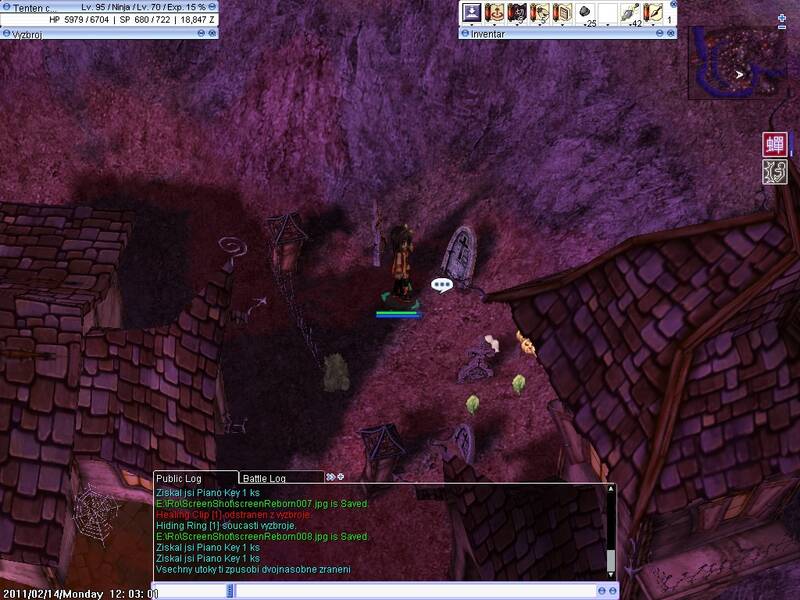Add a new chat tab with plus icon
The image size is (800, 600).
[341, 477]
